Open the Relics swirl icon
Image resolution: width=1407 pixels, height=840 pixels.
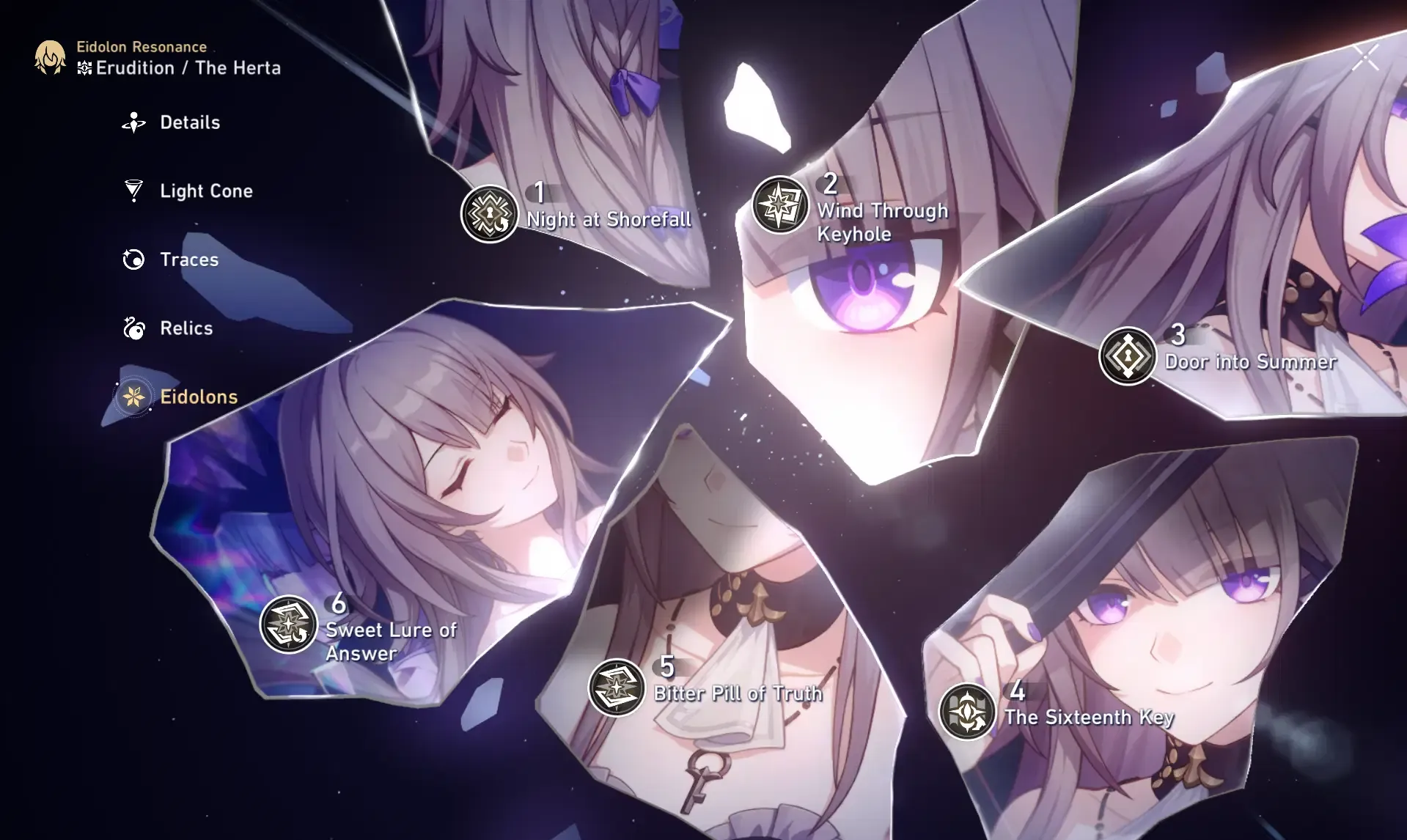132,328
